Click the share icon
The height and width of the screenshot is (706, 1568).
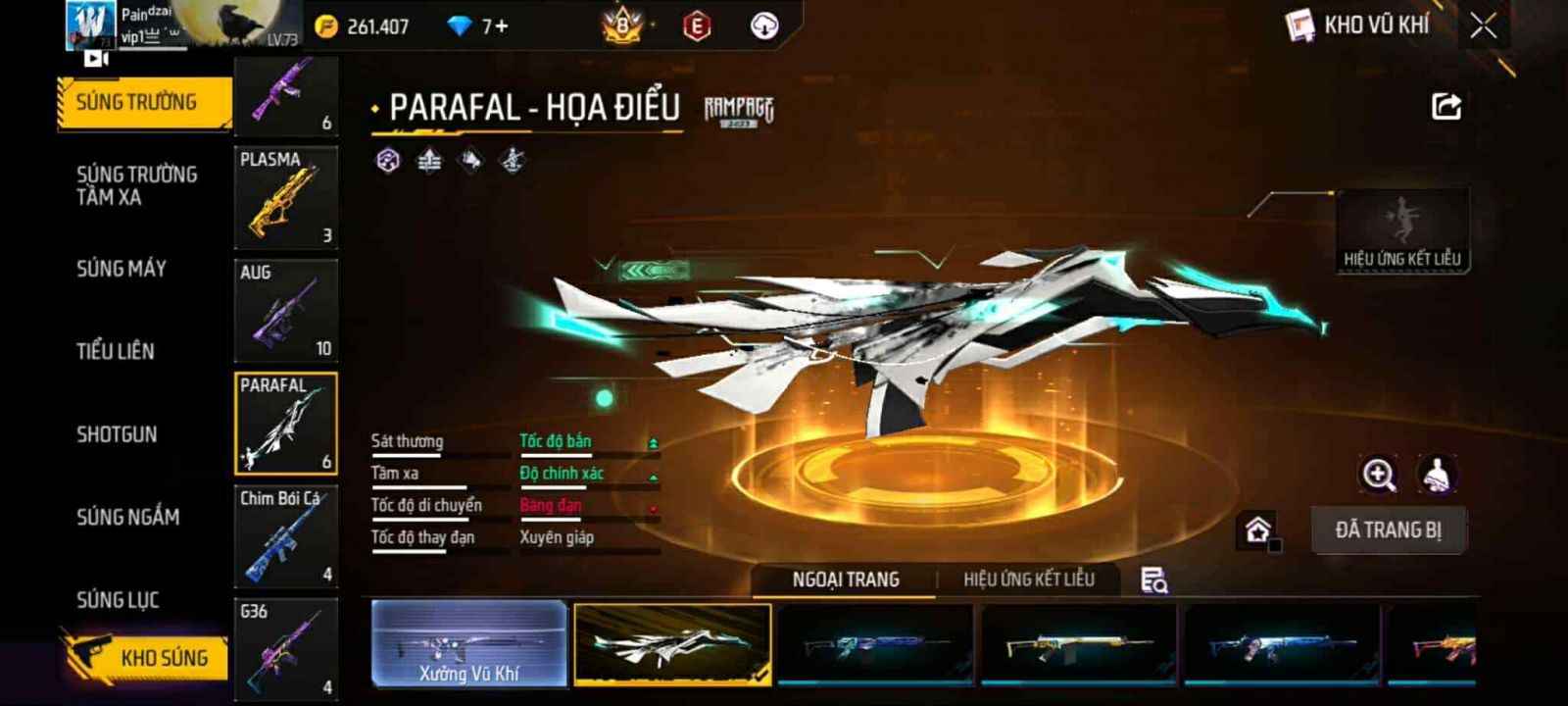click(x=1446, y=107)
